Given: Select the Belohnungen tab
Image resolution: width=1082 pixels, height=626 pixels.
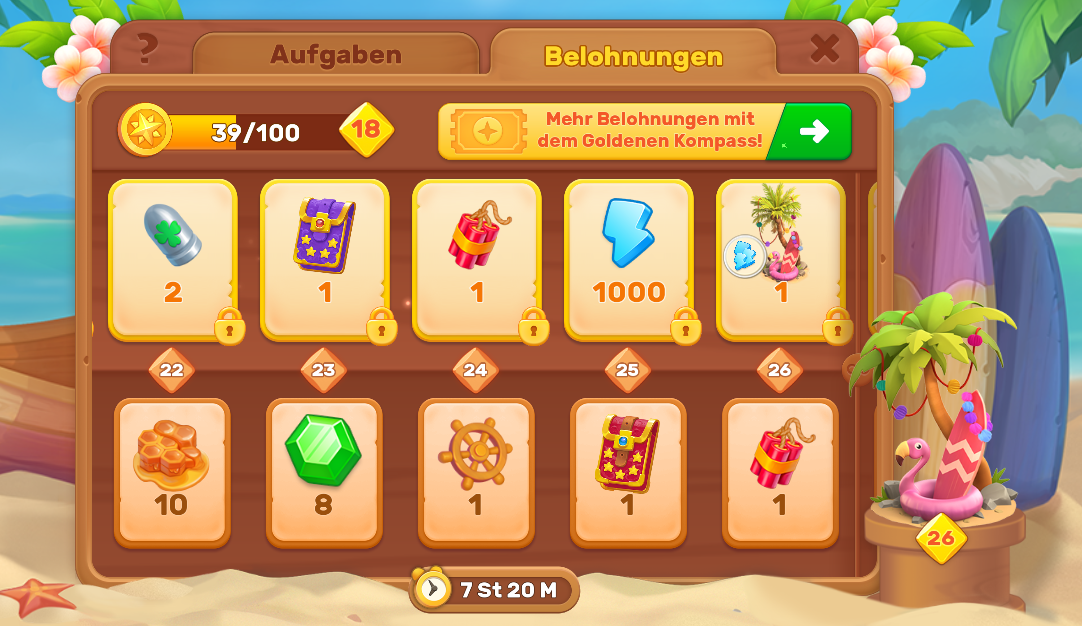Looking at the screenshot, I should click(x=632, y=56).
